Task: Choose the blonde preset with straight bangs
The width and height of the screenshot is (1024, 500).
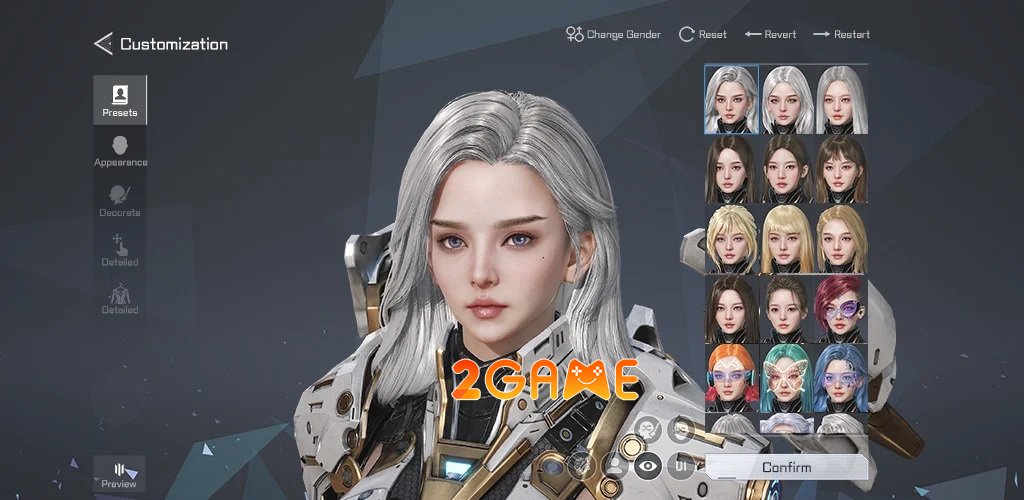Action: click(x=786, y=238)
